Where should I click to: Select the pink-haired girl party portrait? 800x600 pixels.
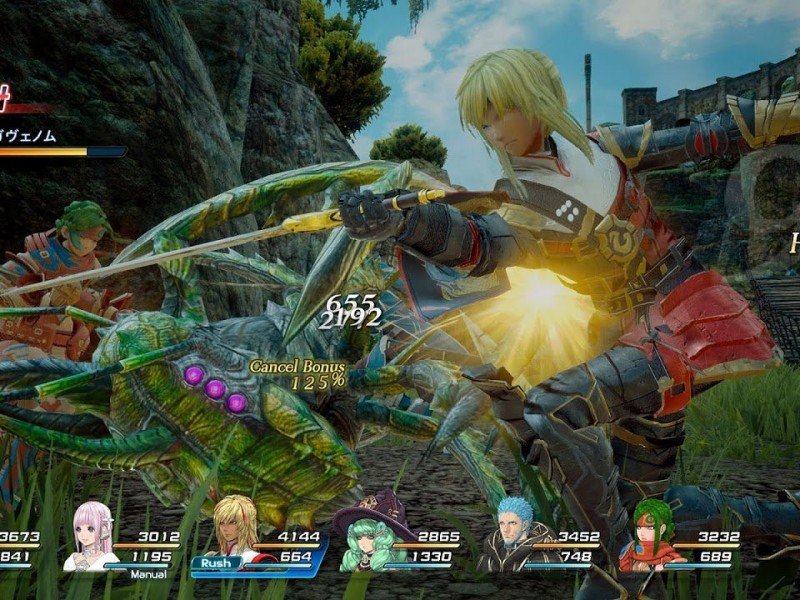(91, 537)
